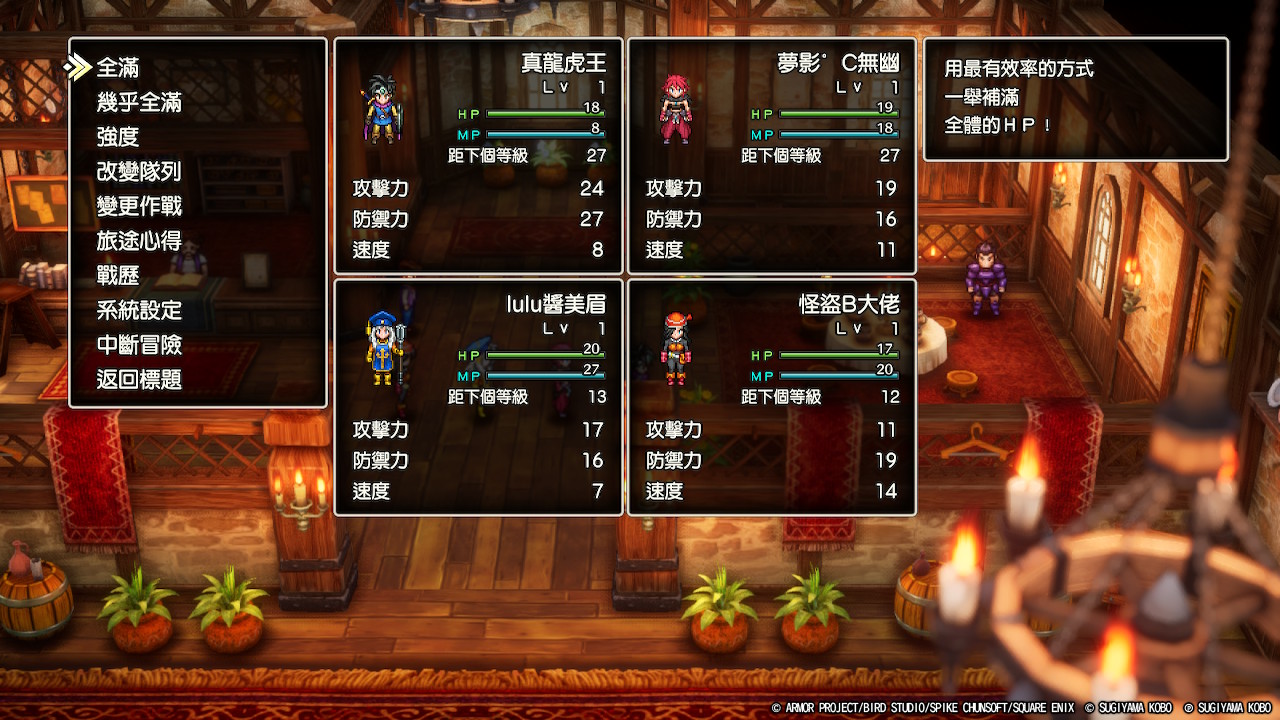Choose 返回標題 to return to title
This screenshot has width=1280, height=720.
[x=140, y=379]
